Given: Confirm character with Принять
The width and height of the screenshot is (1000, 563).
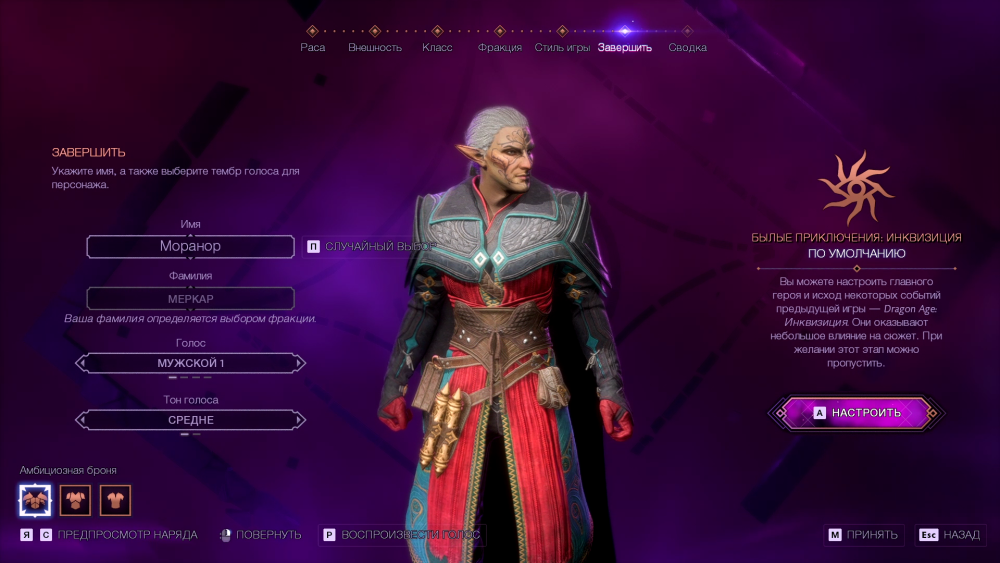Looking at the screenshot, I should (x=864, y=535).
